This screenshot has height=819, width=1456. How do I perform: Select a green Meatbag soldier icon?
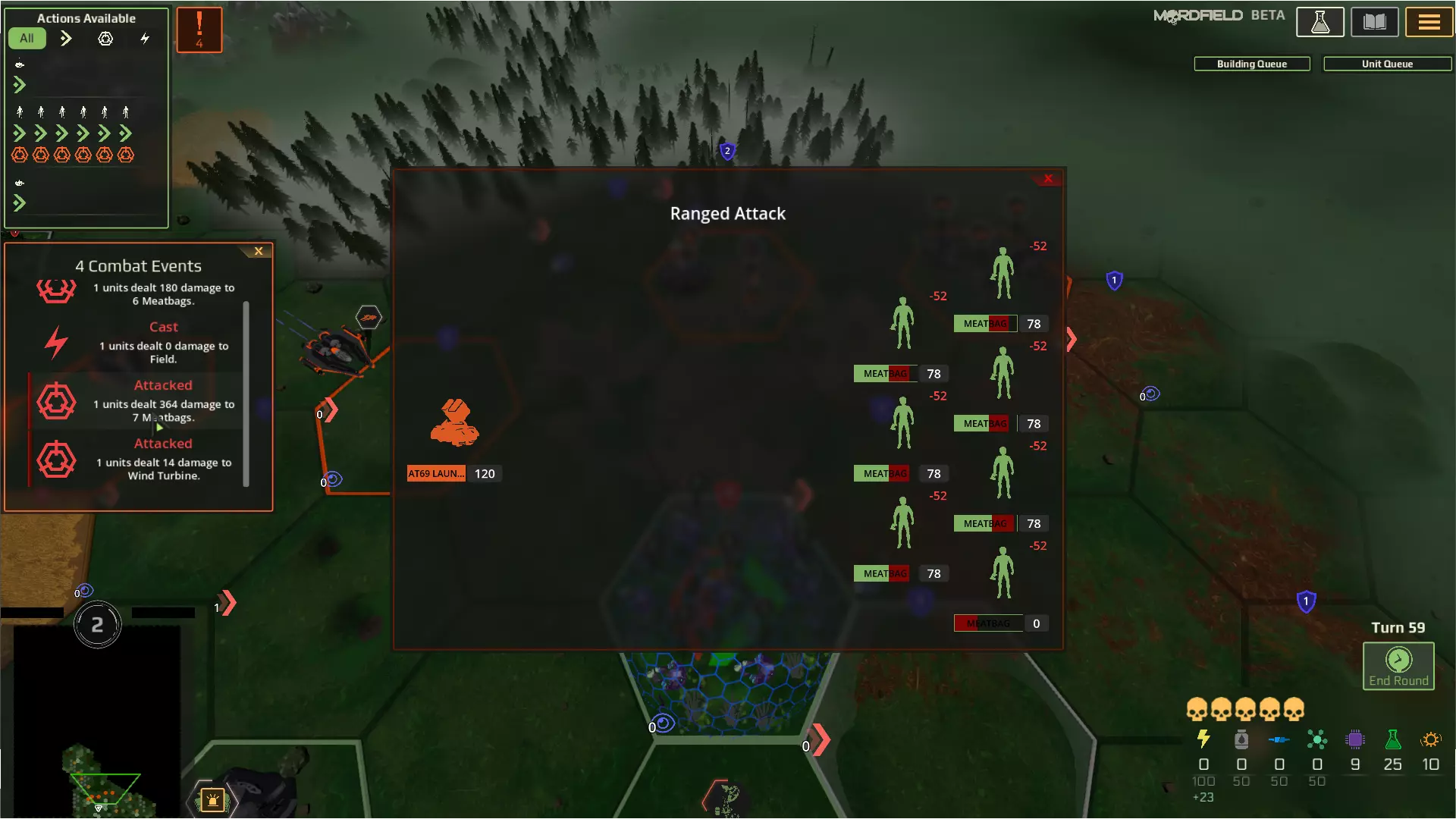pos(902,322)
